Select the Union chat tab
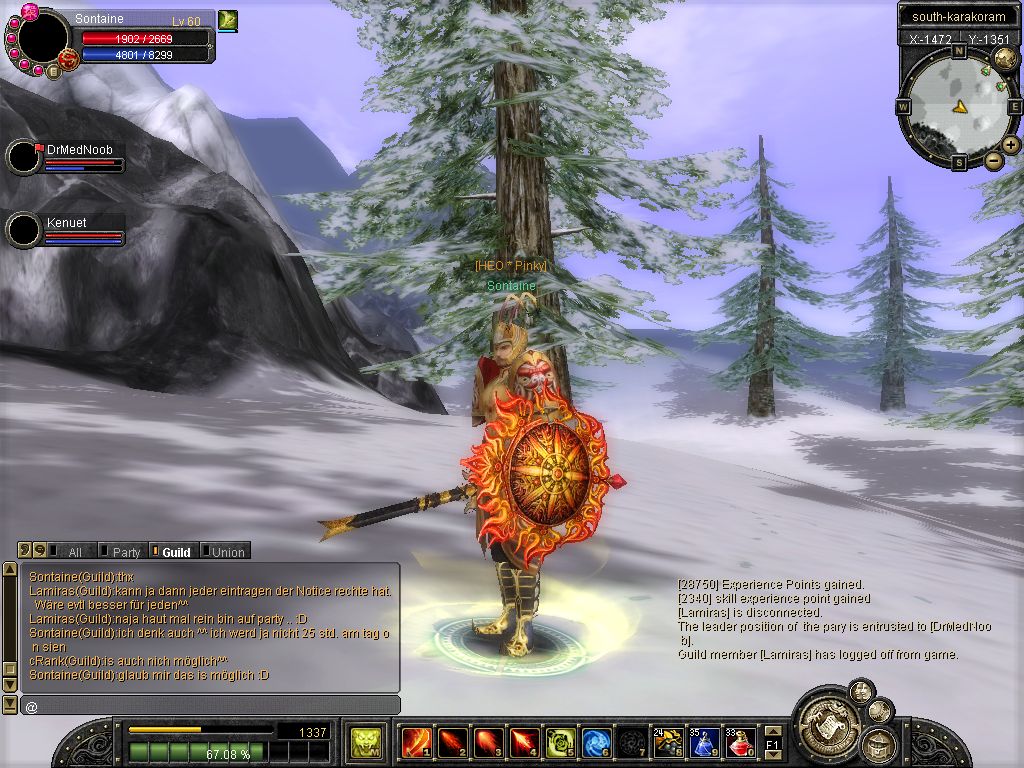This screenshot has width=1024, height=768. (x=224, y=551)
